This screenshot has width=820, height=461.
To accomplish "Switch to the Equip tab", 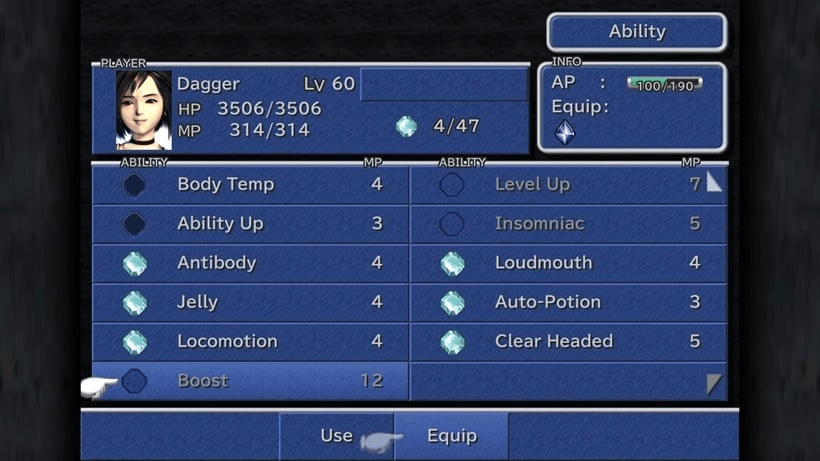I will [x=452, y=436].
